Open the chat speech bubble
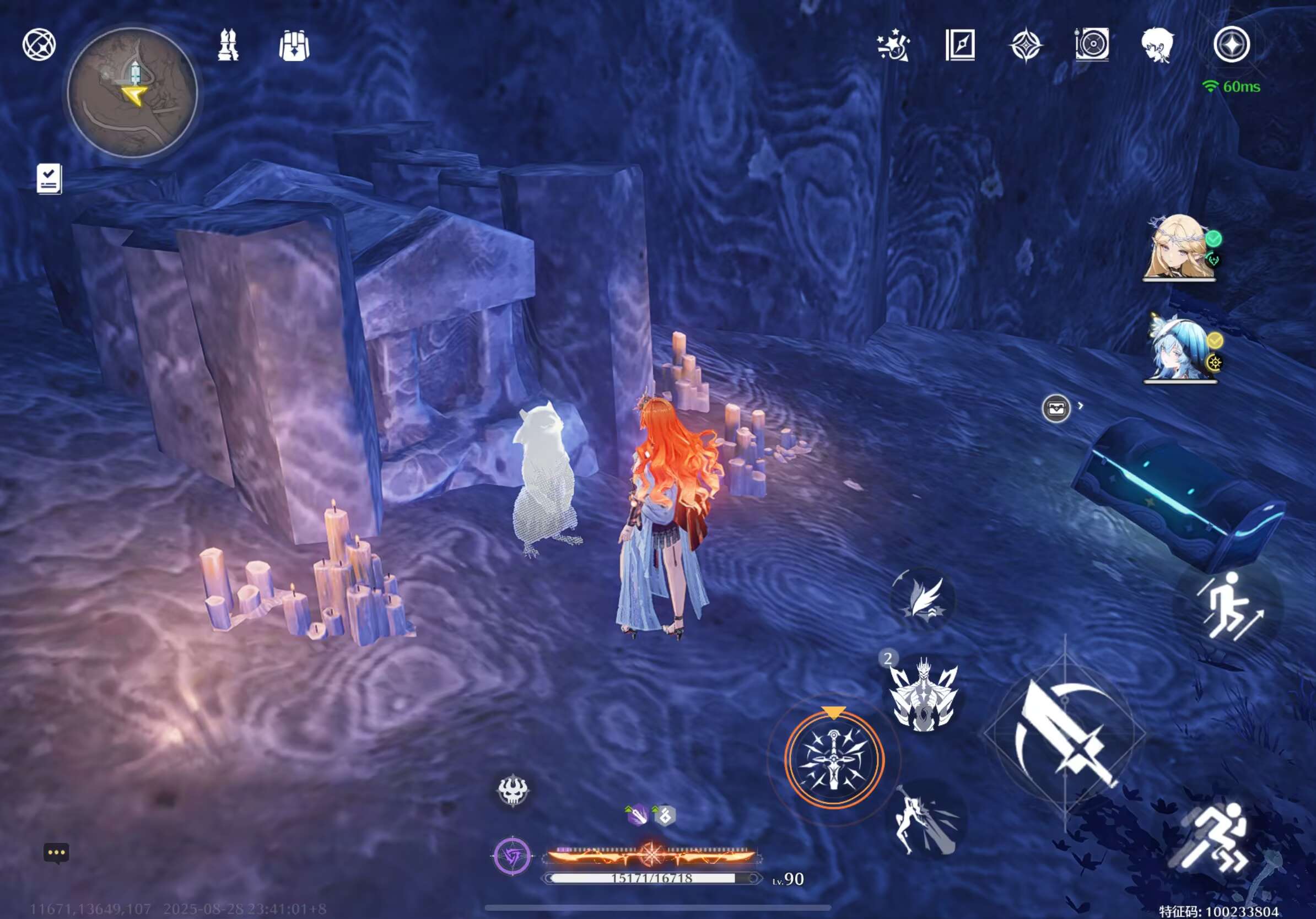1316x919 pixels. 56,852
